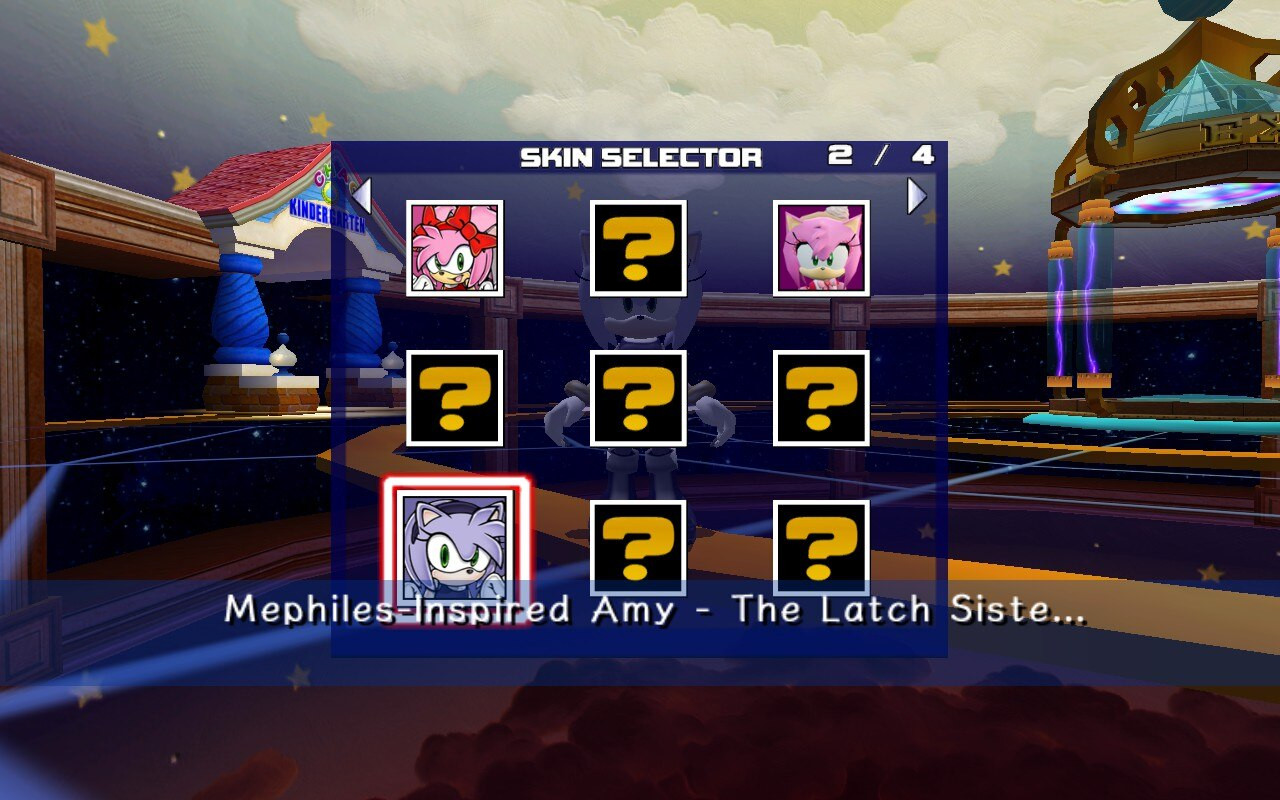Open the top-middle question mark locked skin slot

tap(638, 246)
